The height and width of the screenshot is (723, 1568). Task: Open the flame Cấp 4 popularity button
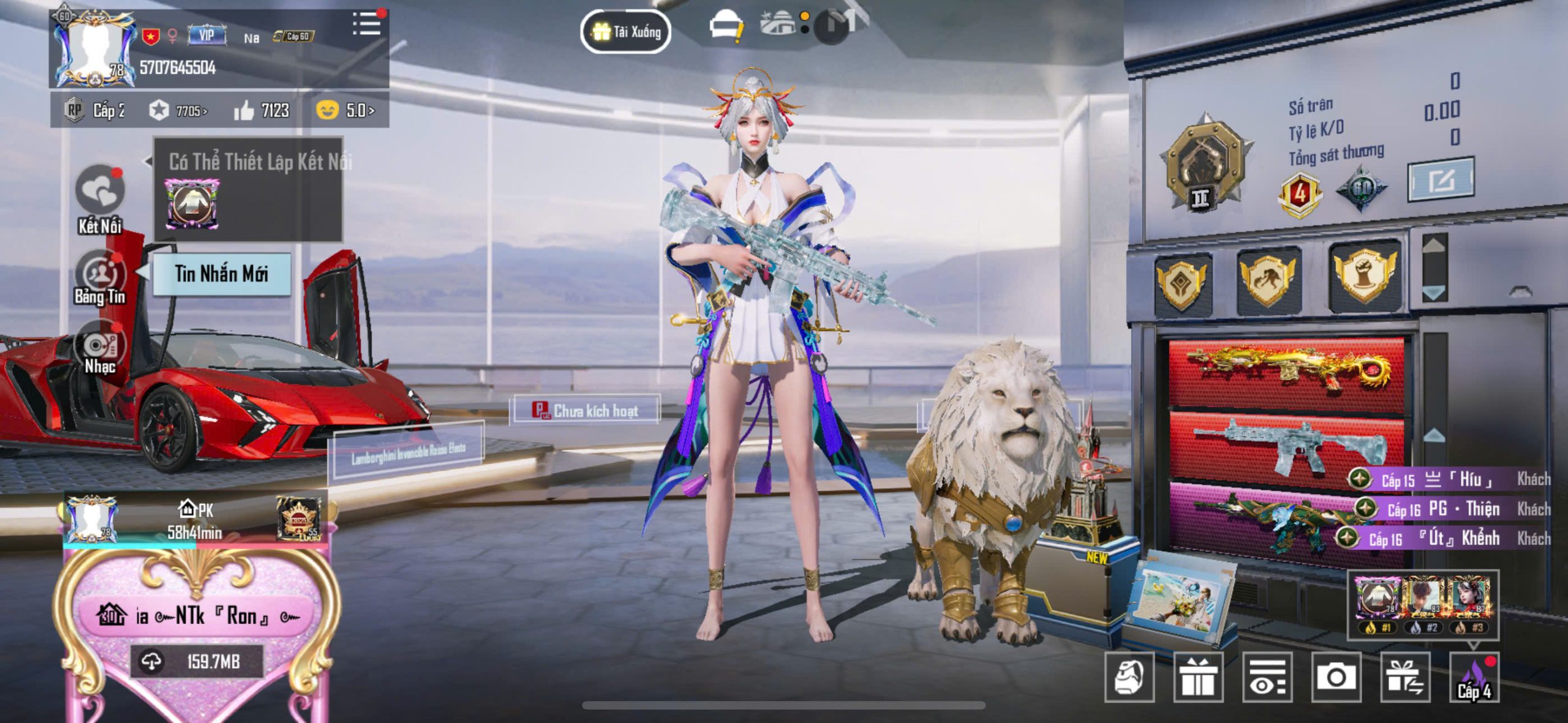pyautogui.click(x=1474, y=676)
